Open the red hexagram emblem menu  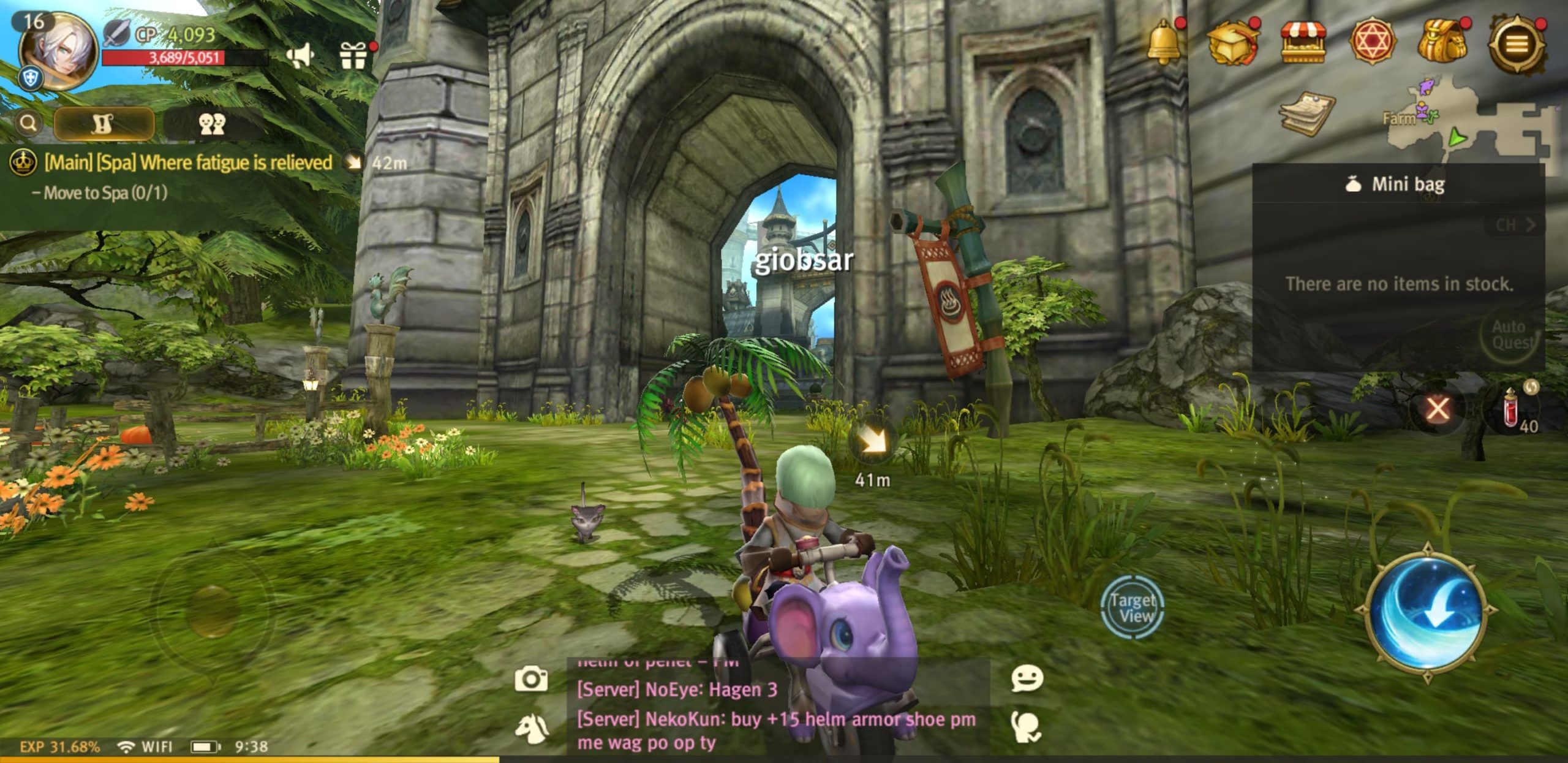point(1373,42)
